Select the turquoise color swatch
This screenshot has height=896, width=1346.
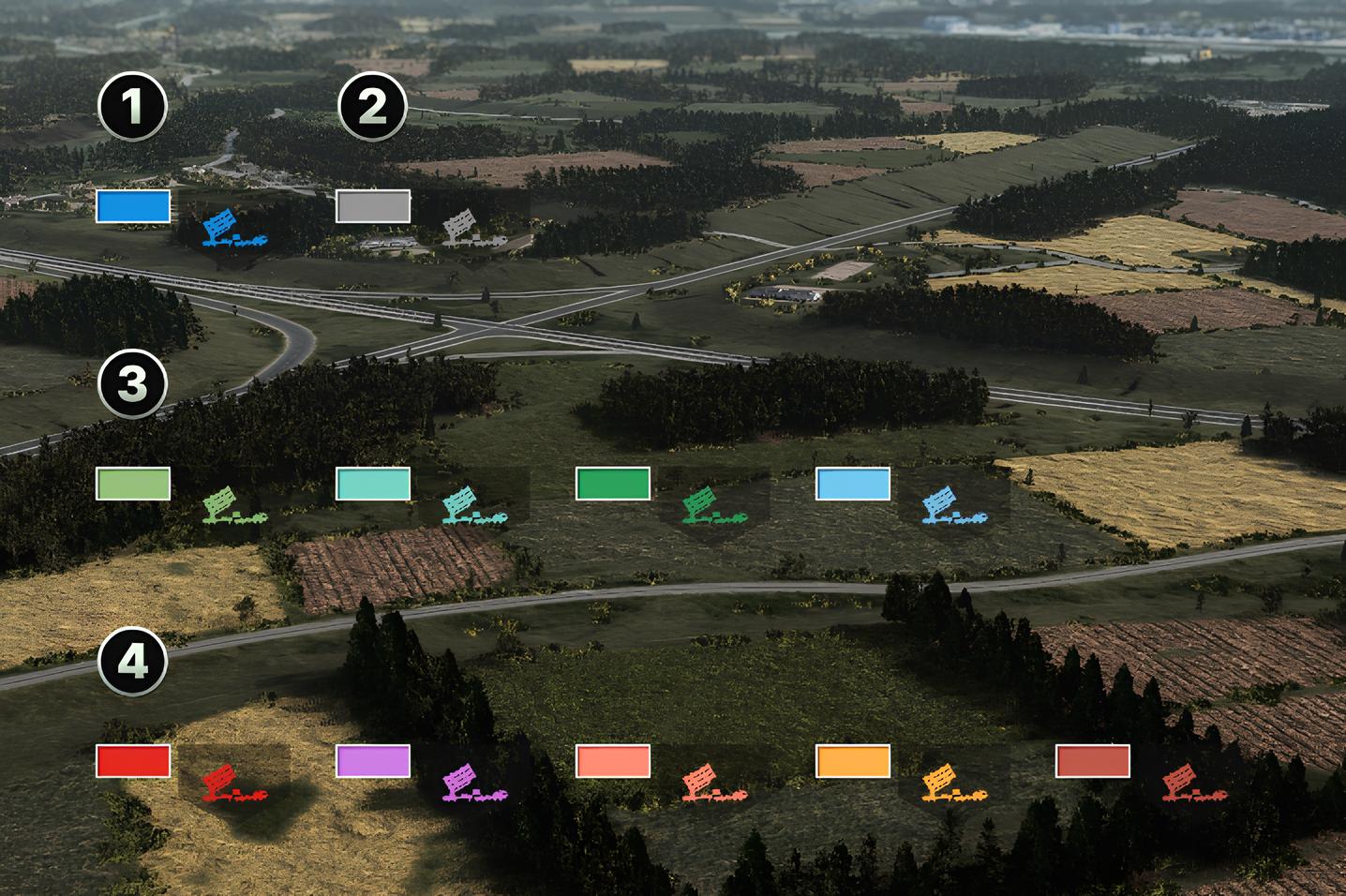click(x=373, y=484)
